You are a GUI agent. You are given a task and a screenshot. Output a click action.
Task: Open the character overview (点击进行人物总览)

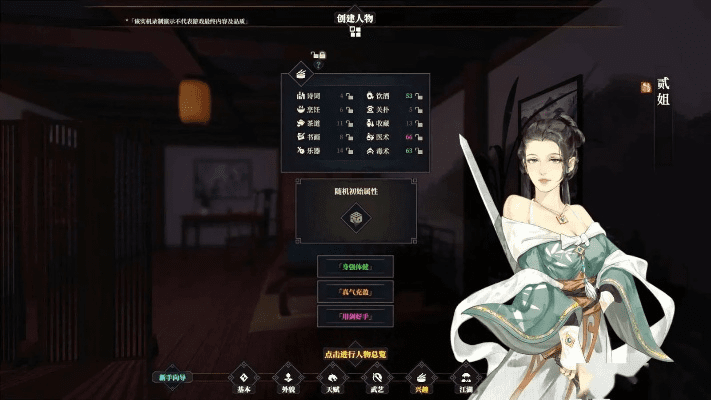pos(356,353)
